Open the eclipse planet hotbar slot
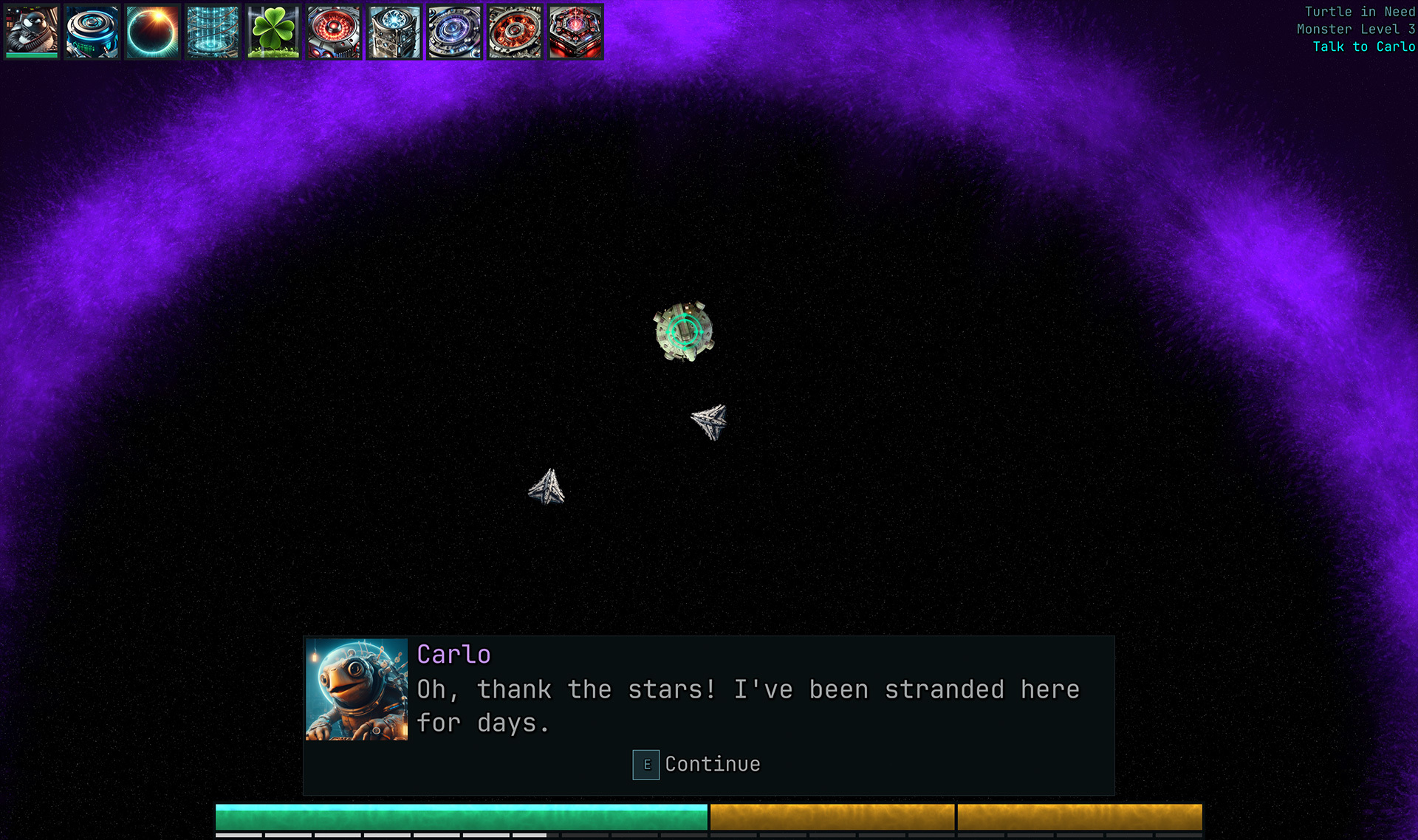 [x=152, y=31]
